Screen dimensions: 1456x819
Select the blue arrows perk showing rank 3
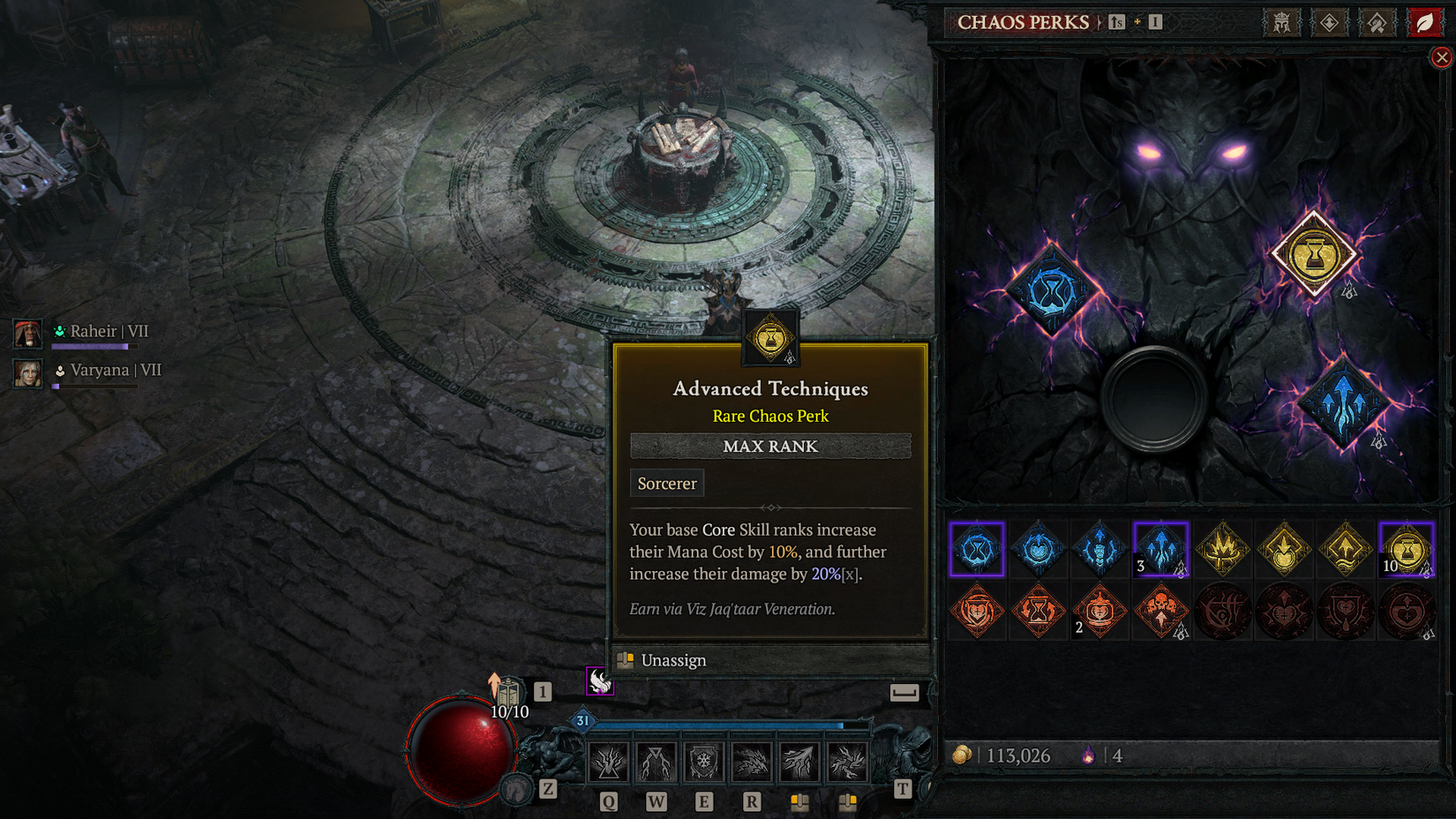click(1161, 549)
